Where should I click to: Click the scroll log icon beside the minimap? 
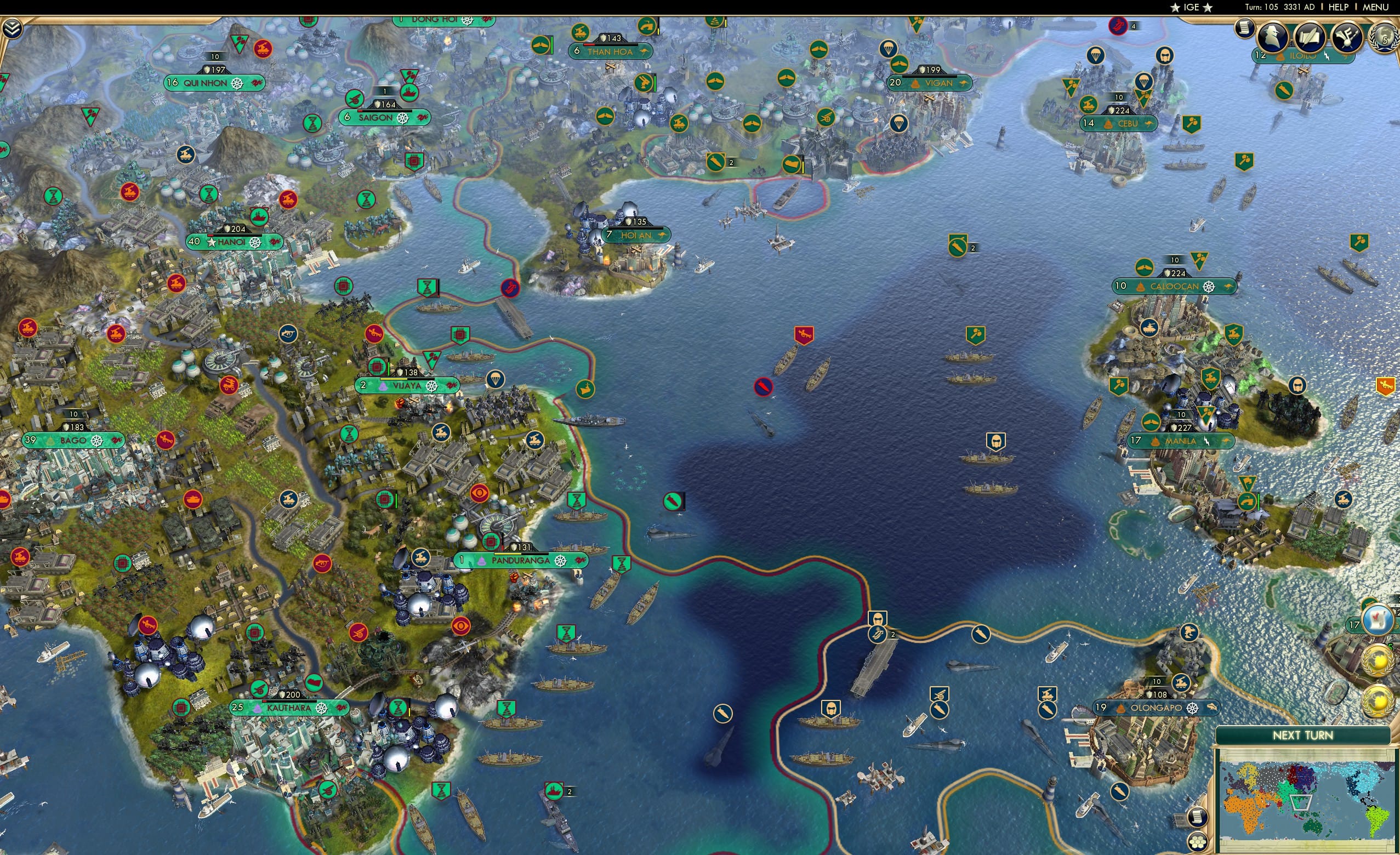click(x=1198, y=817)
